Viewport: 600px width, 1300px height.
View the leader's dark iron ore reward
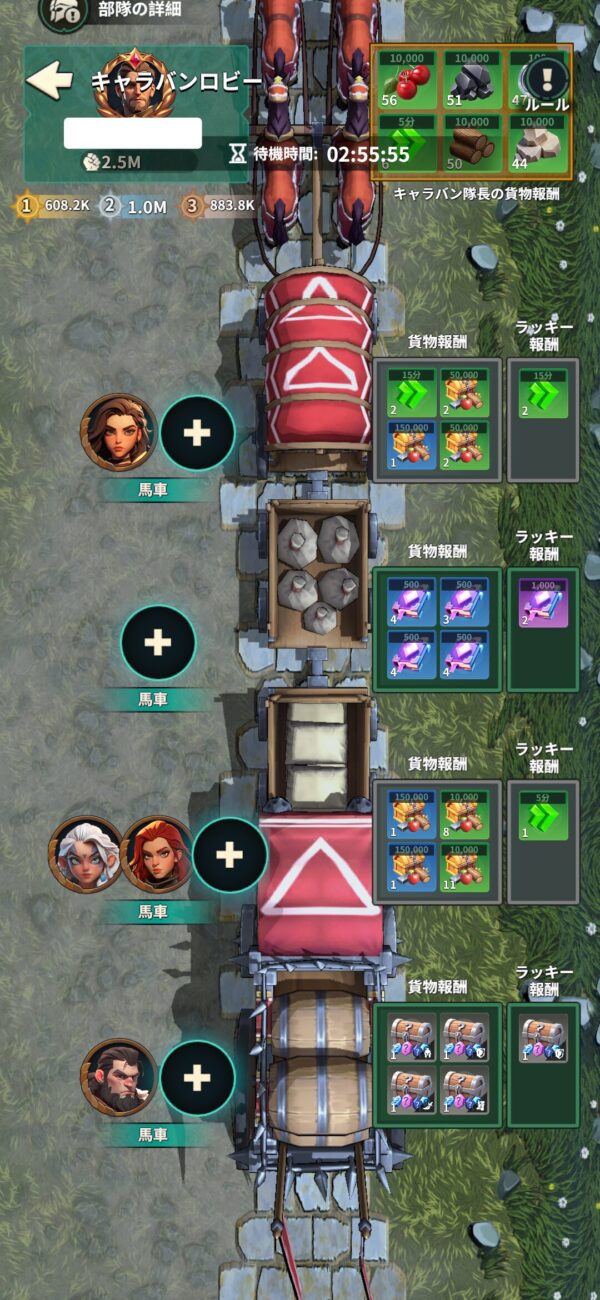(472, 77)
